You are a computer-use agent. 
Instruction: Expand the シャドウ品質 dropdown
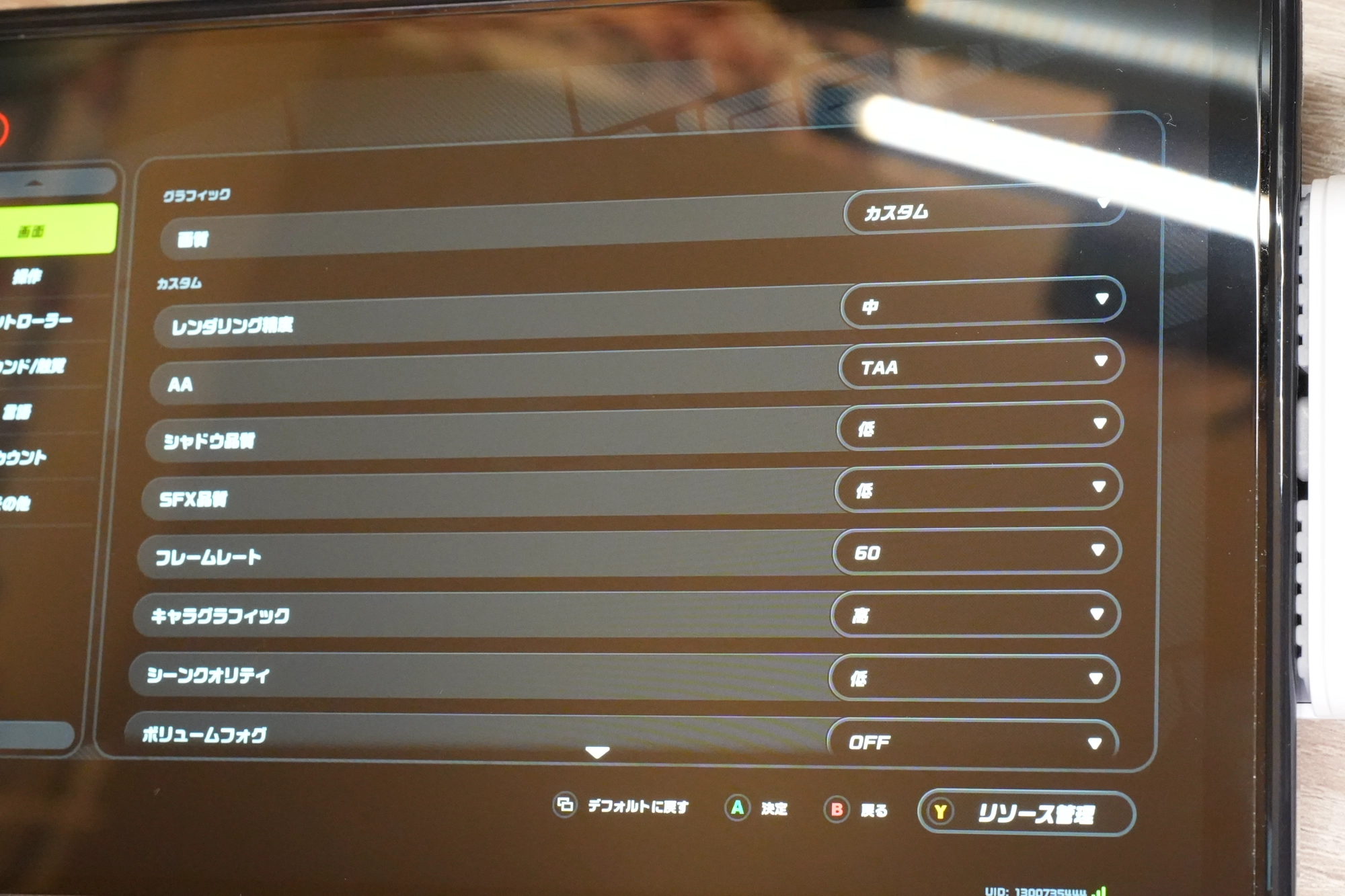(x=979, y=426)
